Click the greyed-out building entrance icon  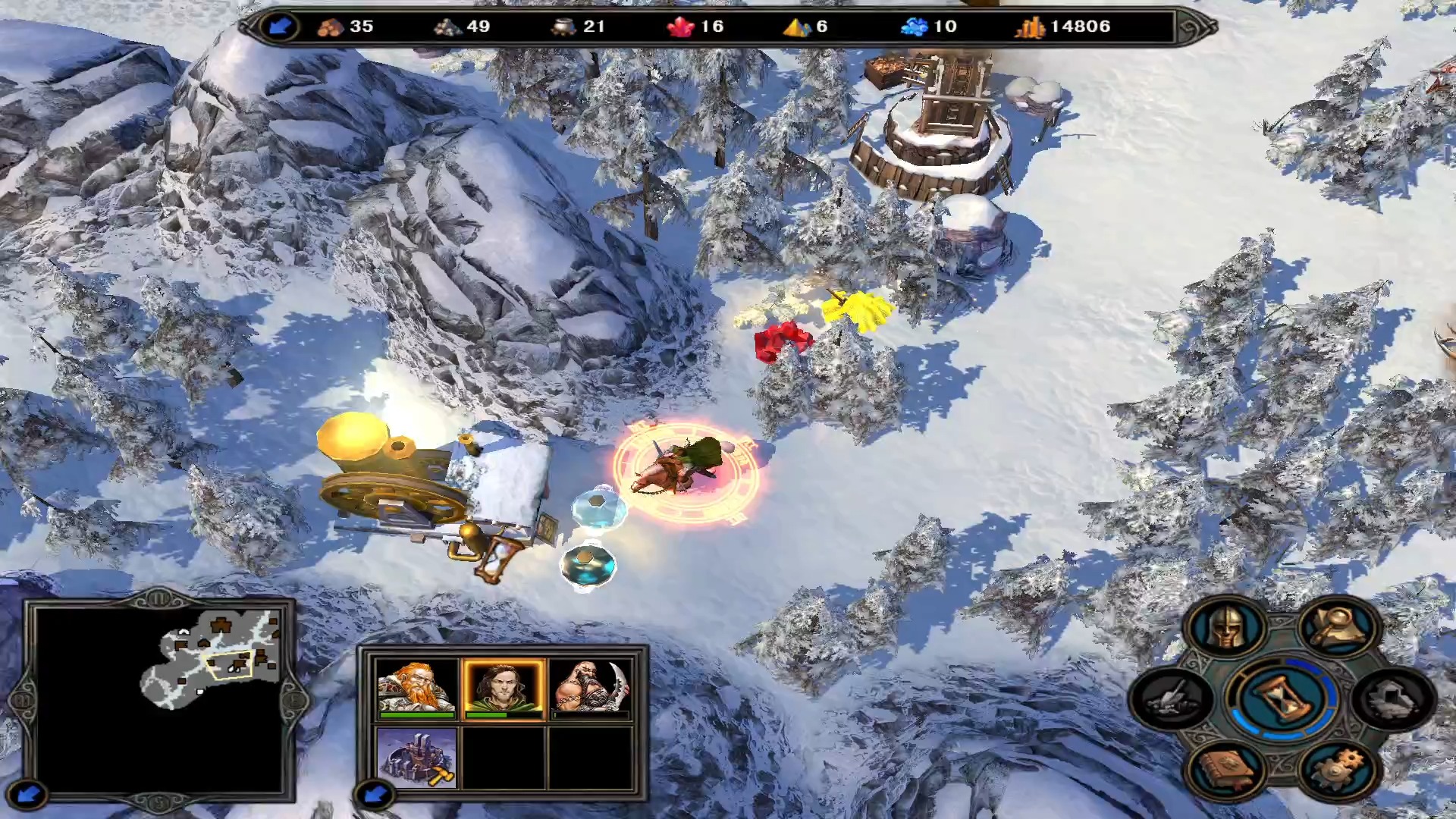(1394, 699)
